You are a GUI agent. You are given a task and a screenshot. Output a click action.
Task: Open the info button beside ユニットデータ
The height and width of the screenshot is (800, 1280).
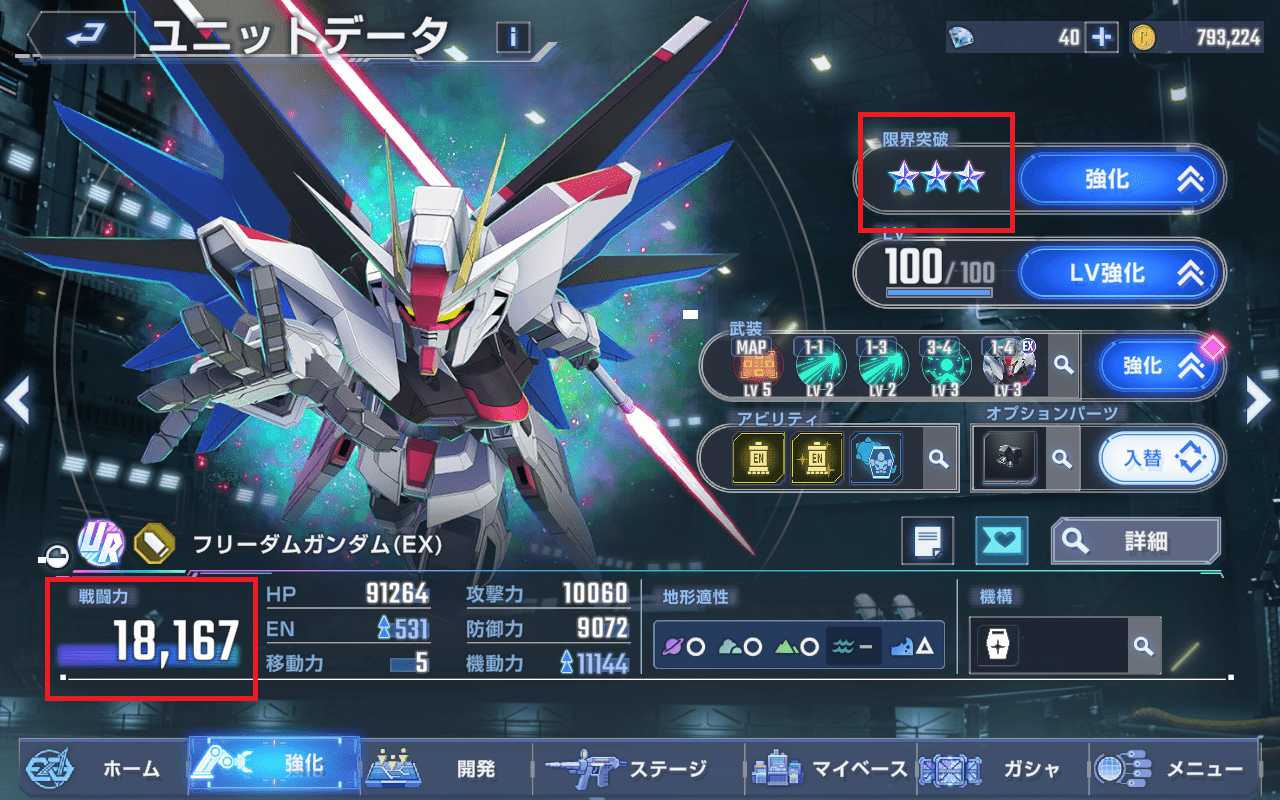click(512, 38)
